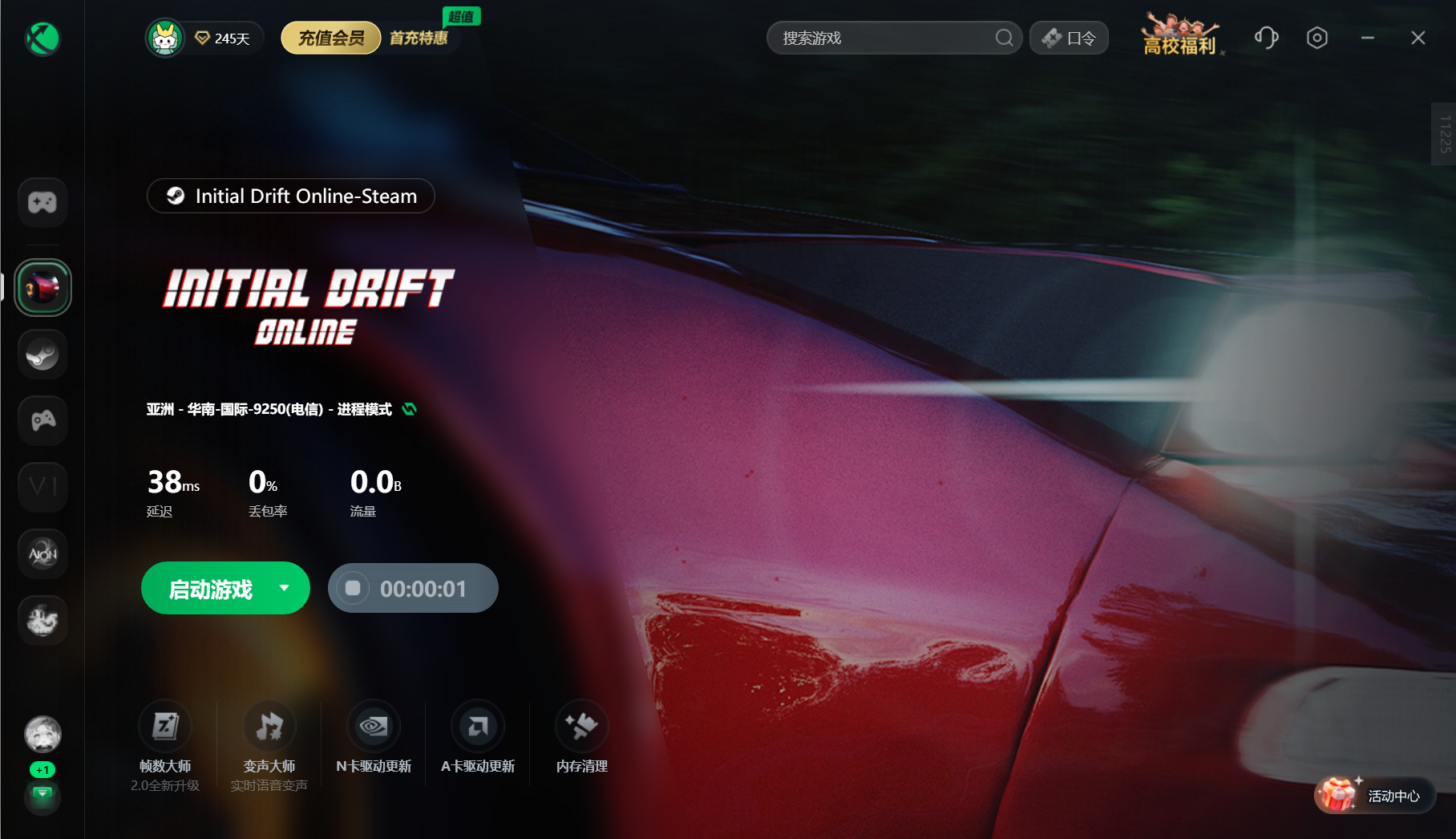Open the 高校福利 campus benefits banner

coord(1179,38)
